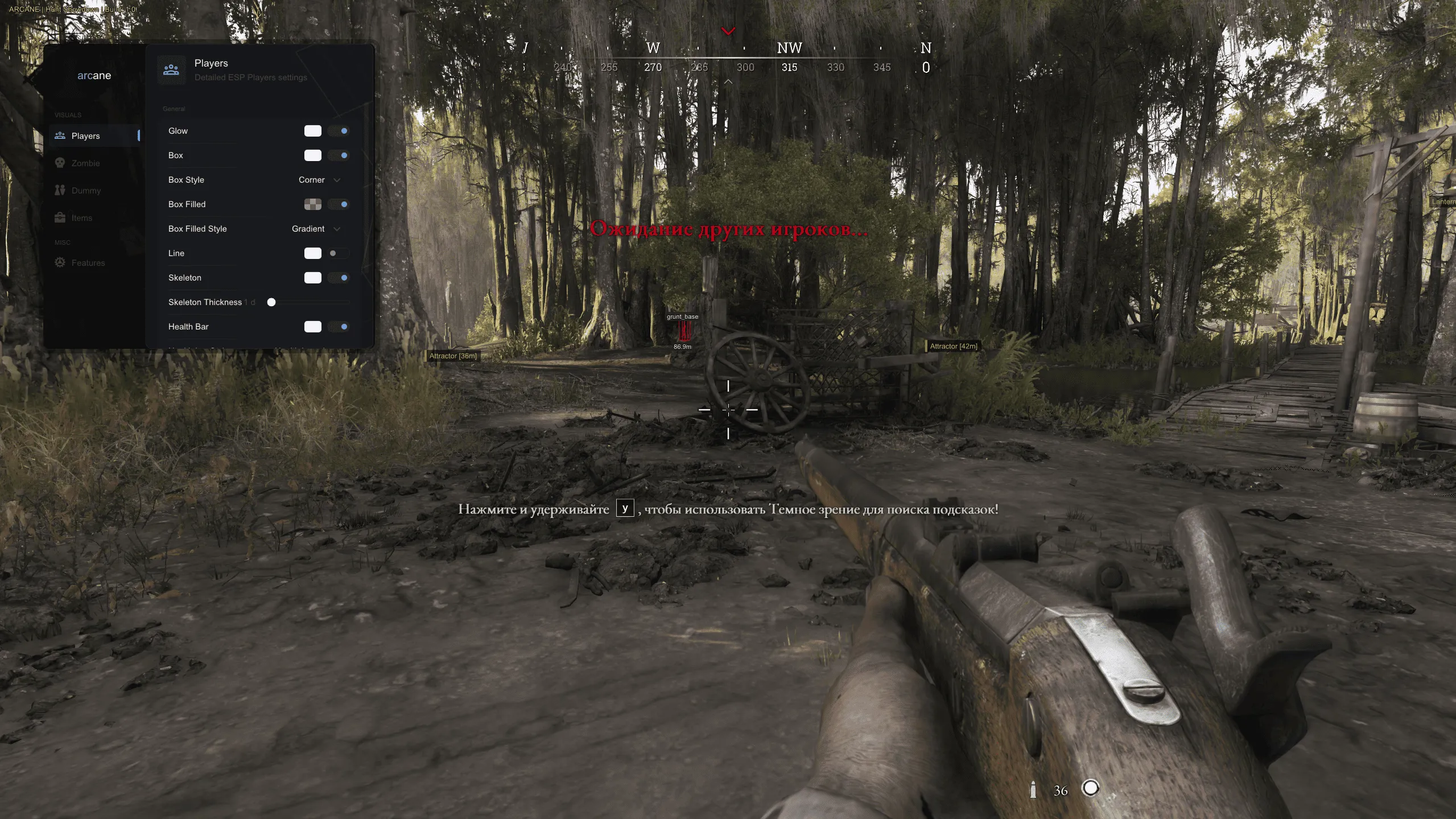This screenshot has height=819, width=1456.
Task: Disable the Glow toggle
Action: pyautogui.click(x=340, y=130)
